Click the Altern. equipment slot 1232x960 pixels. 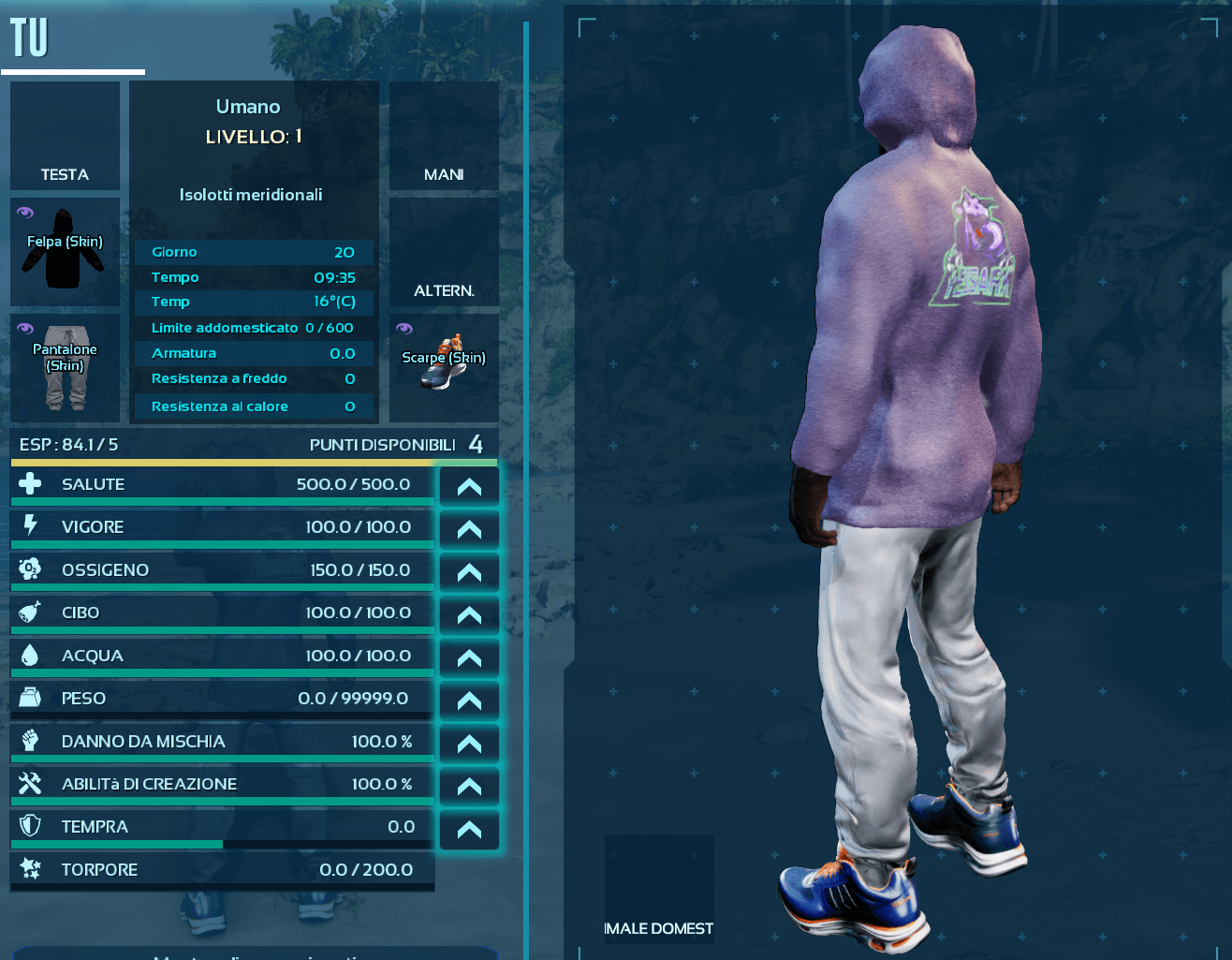point(444,251)
